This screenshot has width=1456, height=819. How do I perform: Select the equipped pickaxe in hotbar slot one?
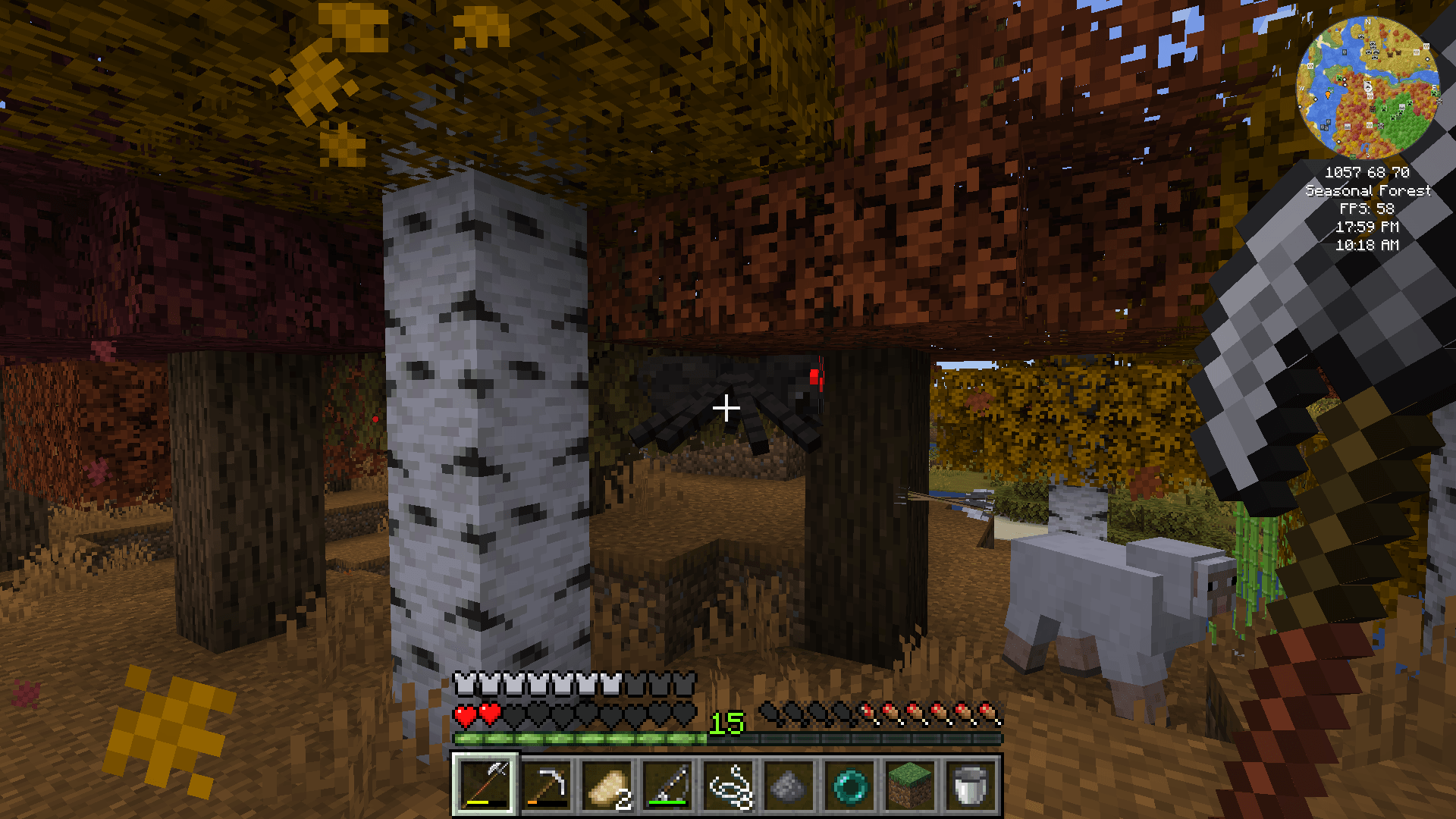pyautogui.click(x=486, y=785)
